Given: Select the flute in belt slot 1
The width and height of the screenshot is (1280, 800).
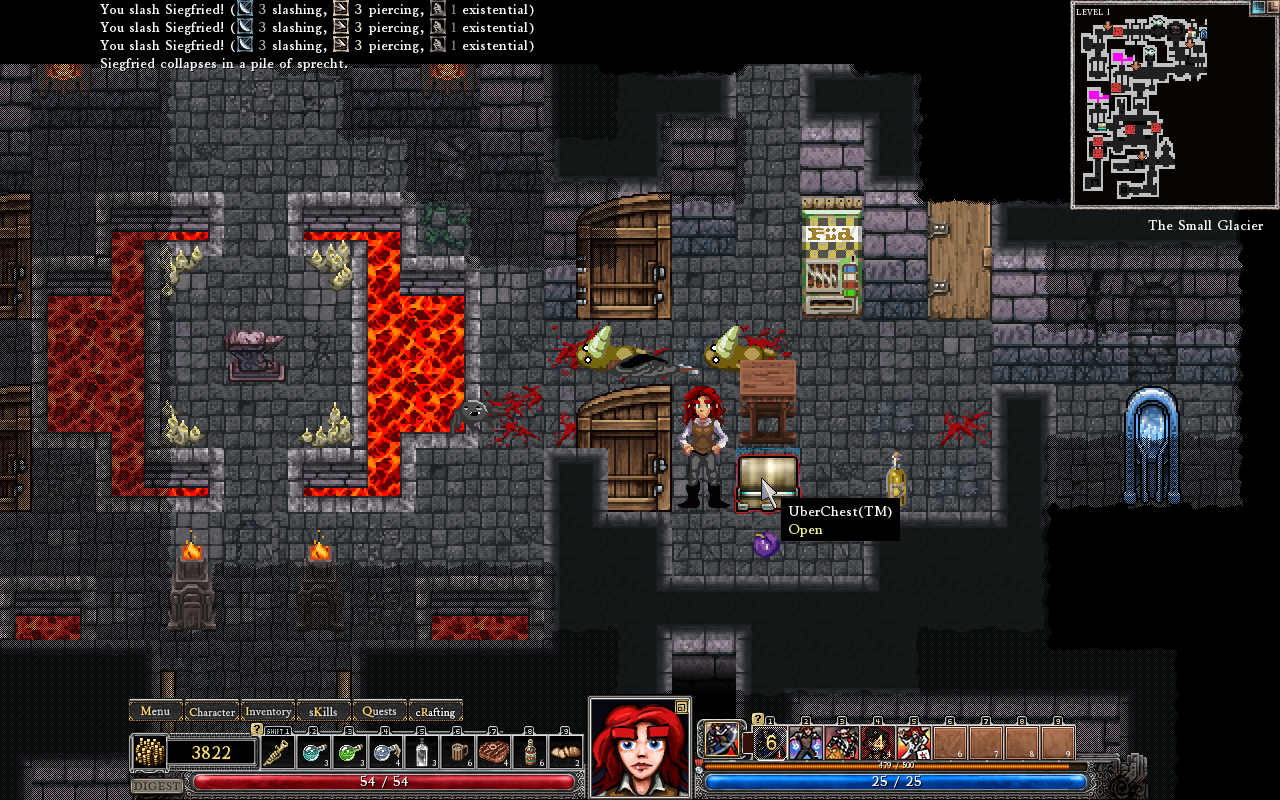Looking at the screenshot, I should coord(277,752).
